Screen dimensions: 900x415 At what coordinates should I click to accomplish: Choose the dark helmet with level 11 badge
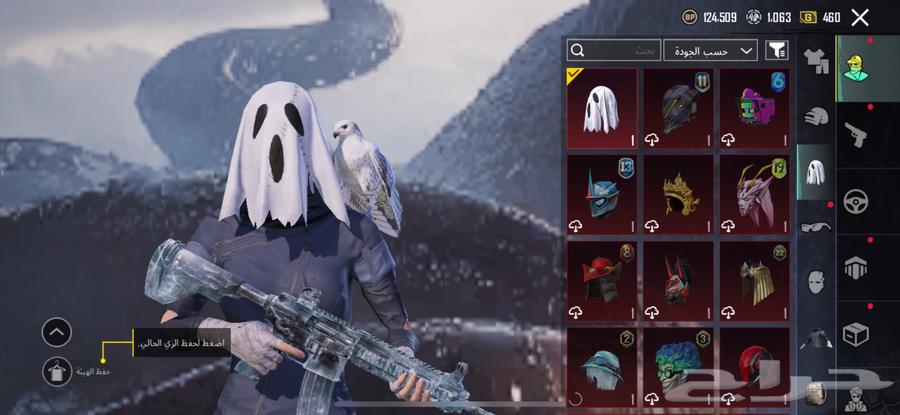click(x=678, y=108)
